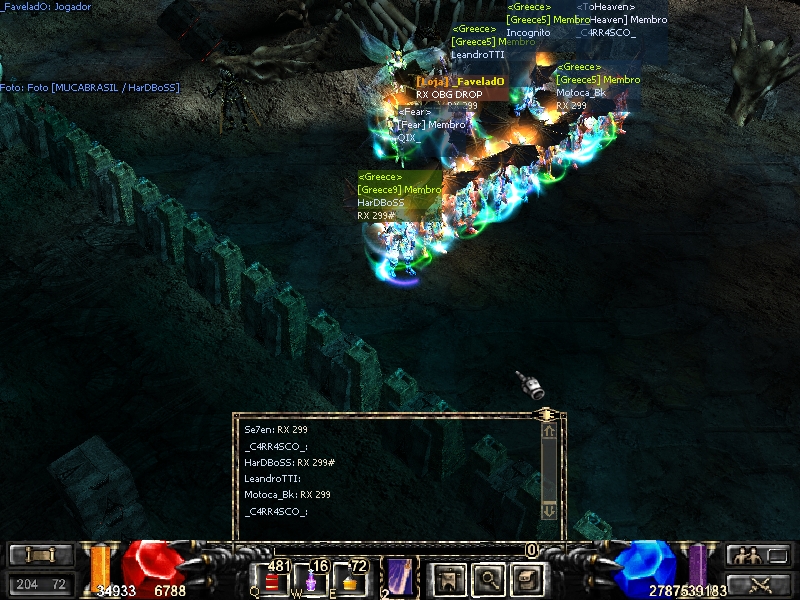Open the magnifying glass button on the bar
Screen dimensions: 800x600
point(489,578)
